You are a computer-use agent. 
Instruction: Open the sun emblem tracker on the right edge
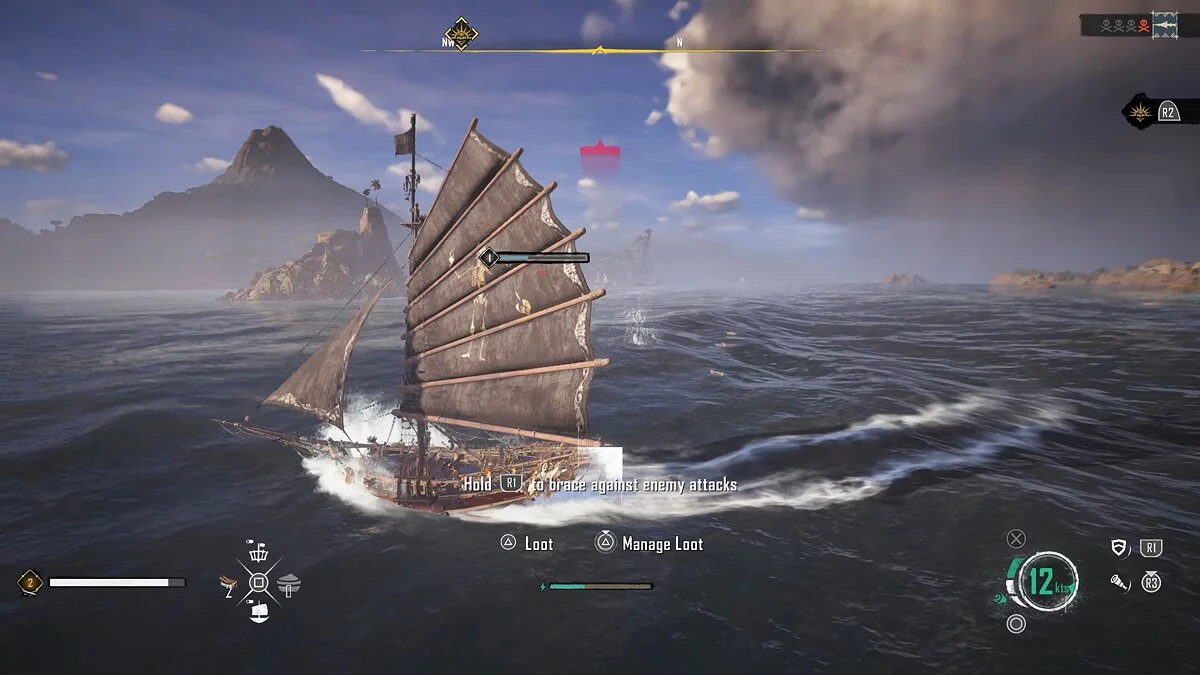coord(1138,111)
